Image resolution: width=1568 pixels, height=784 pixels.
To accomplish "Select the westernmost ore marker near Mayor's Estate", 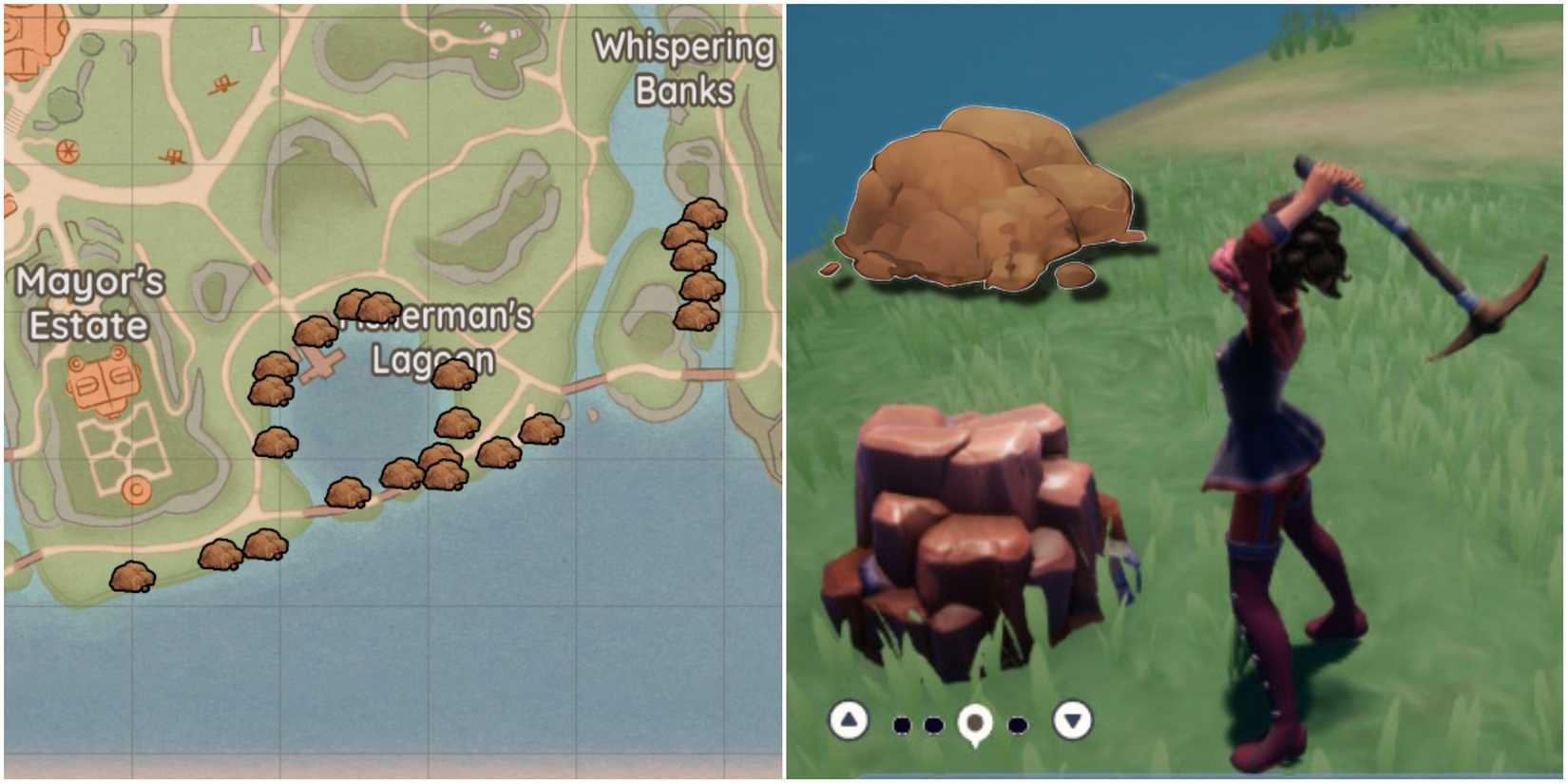I will click(130, 575).
